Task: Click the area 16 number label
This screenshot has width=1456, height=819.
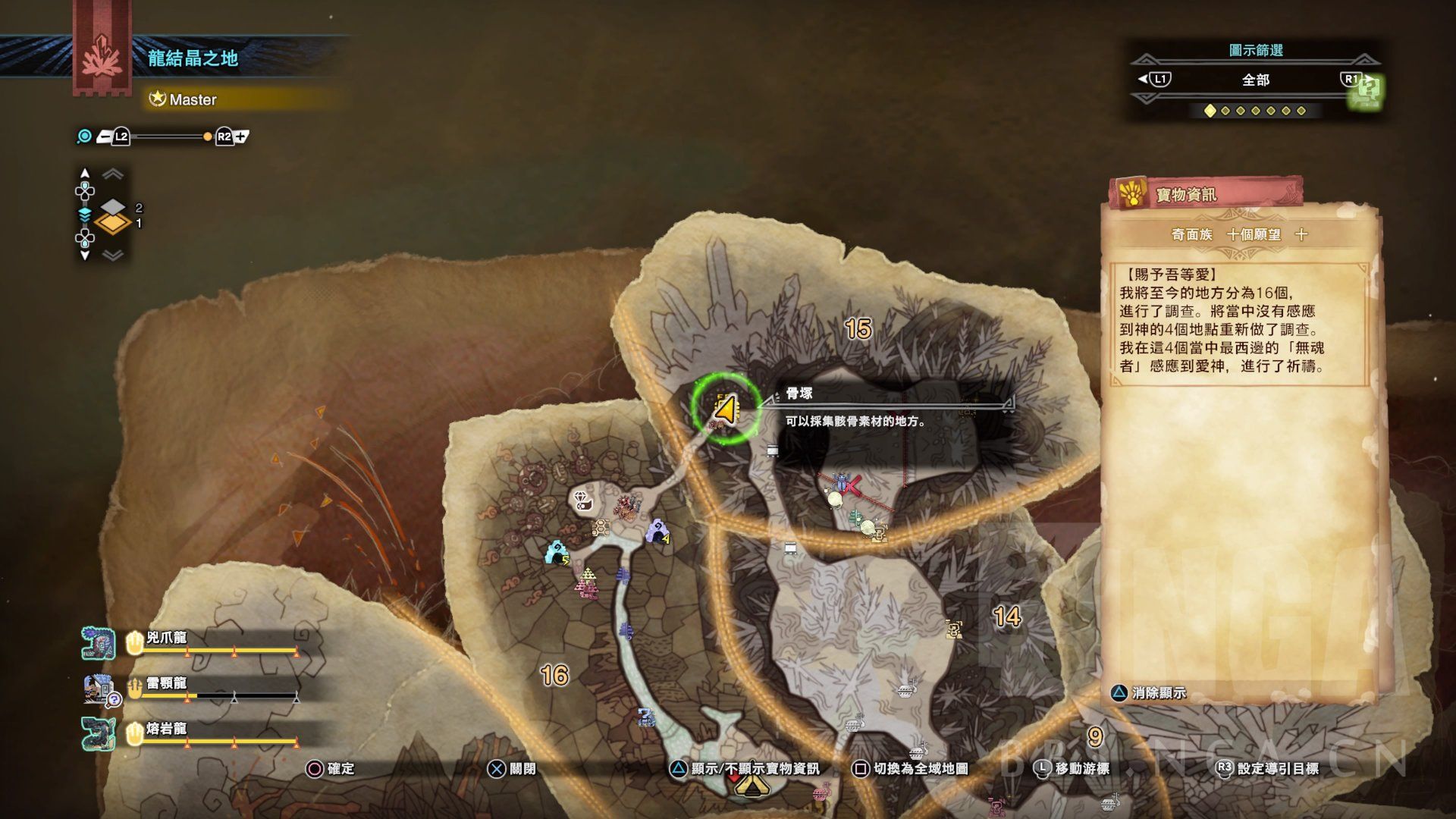Action: (x=554, y=675)
